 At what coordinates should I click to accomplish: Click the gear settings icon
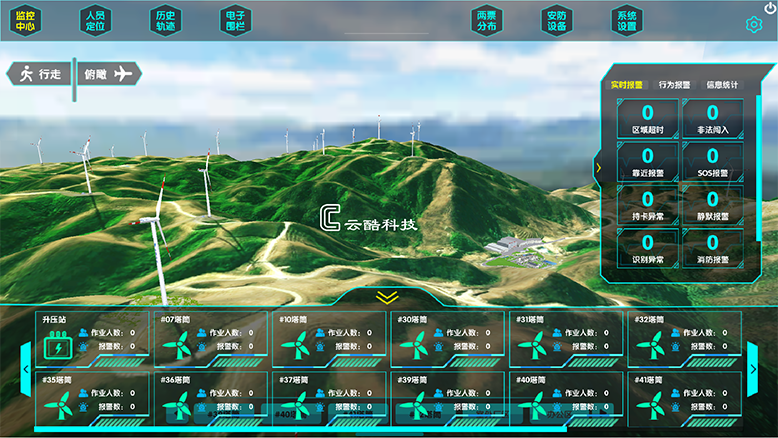pos(754,25)
